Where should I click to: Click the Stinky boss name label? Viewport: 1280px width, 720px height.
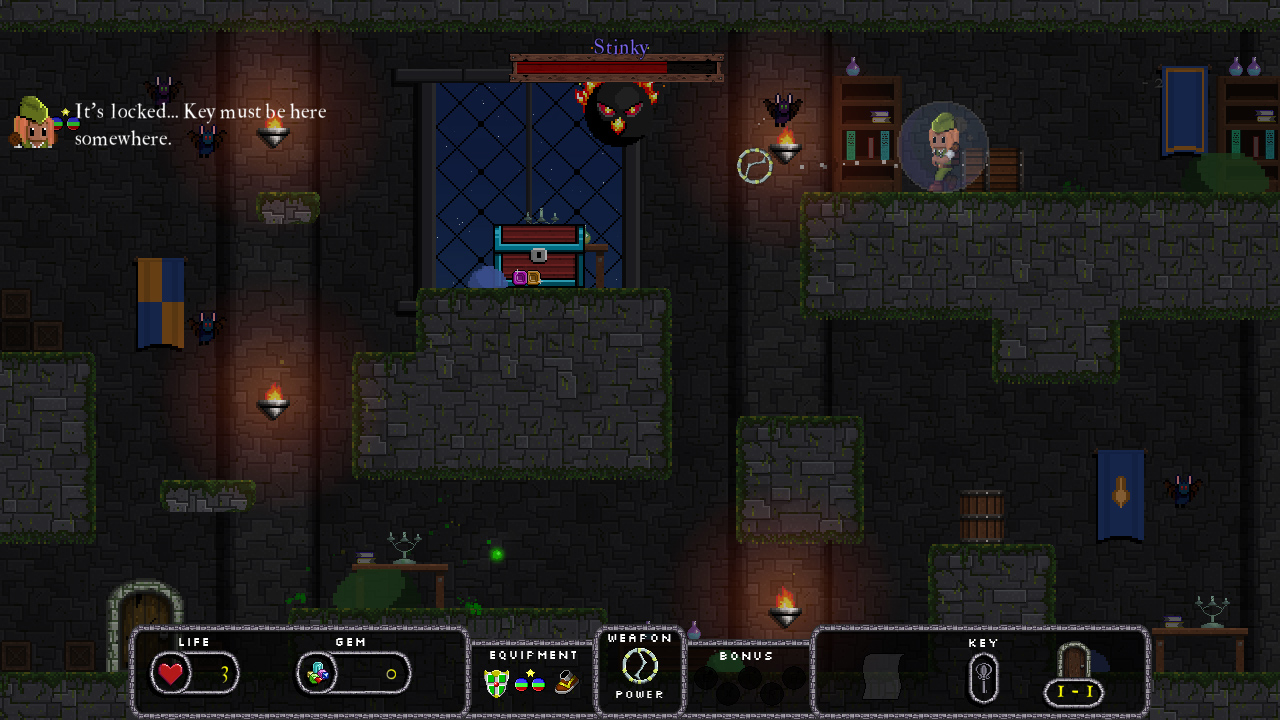(x=620, y=46)
